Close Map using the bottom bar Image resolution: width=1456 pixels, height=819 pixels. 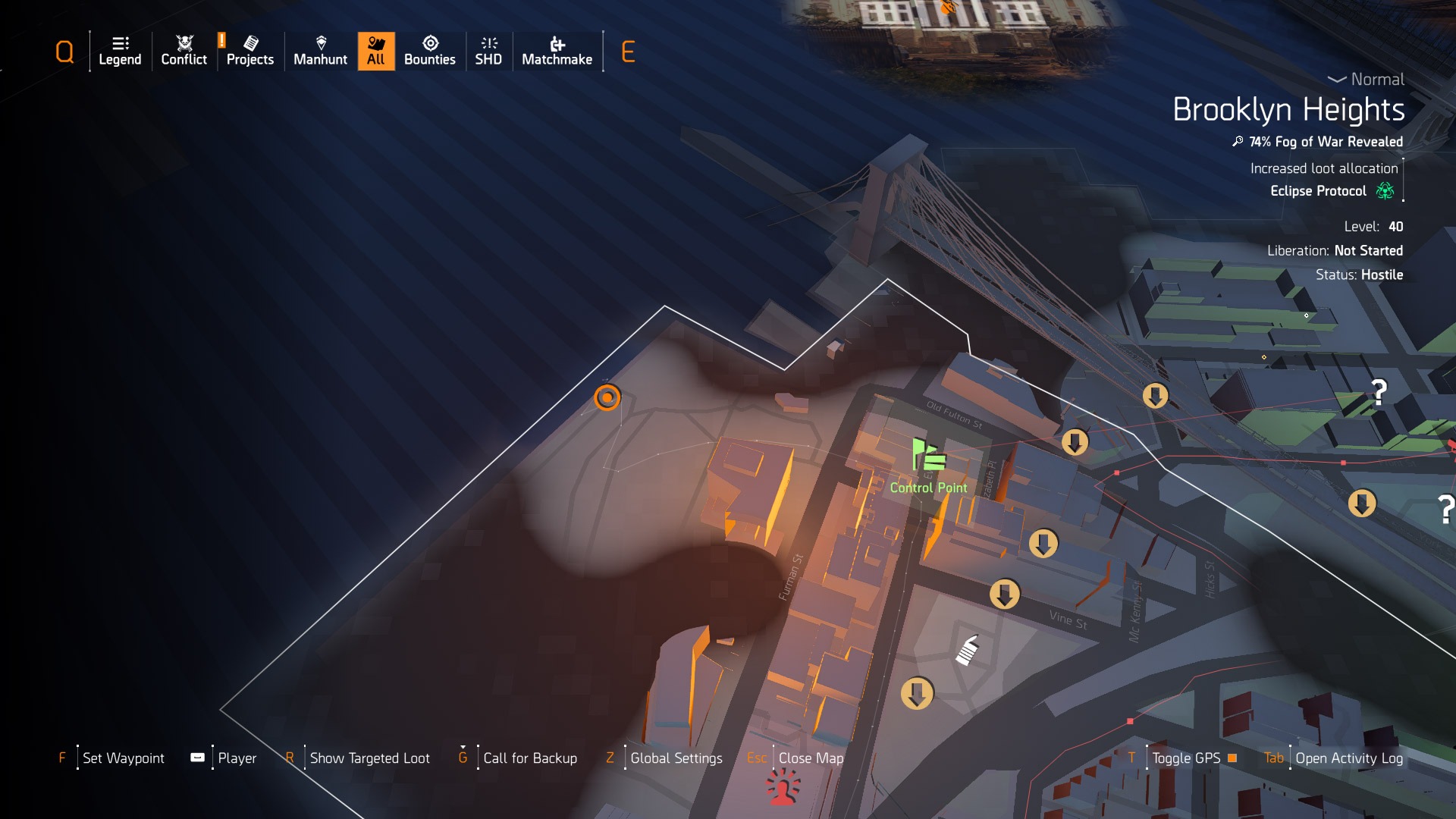point(810,758)
